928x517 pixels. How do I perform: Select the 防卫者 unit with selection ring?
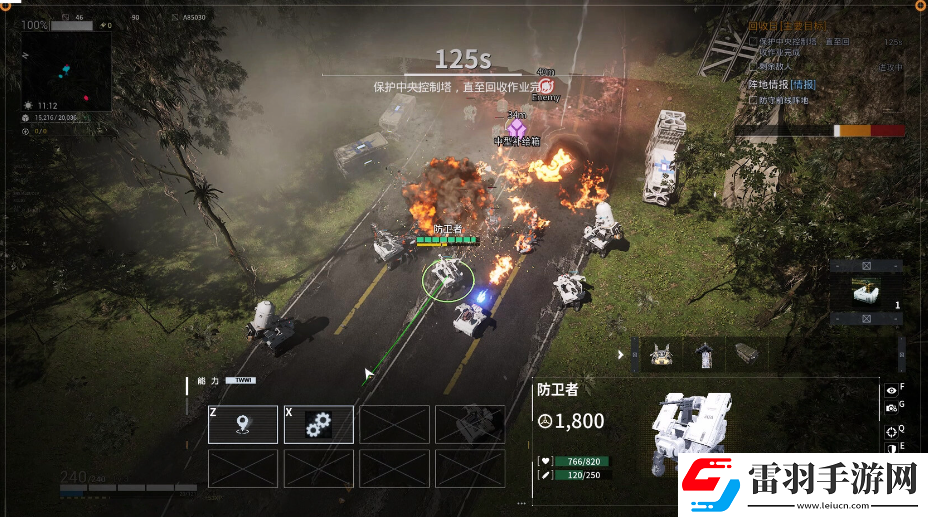pos(446,276)
